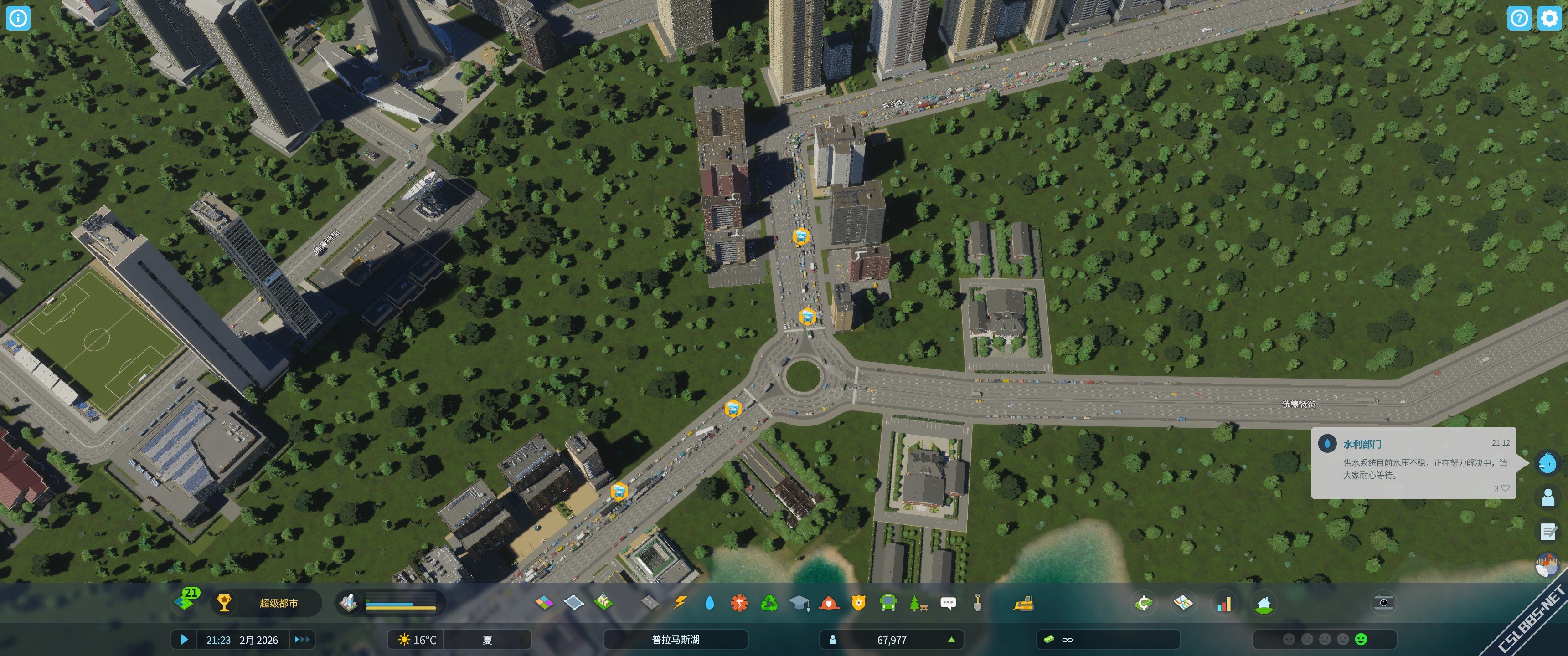Viewport: 1568px width, 656px height.
Task: Like the 水利部门 chirp with the heart
Action: coord(1505,488)
